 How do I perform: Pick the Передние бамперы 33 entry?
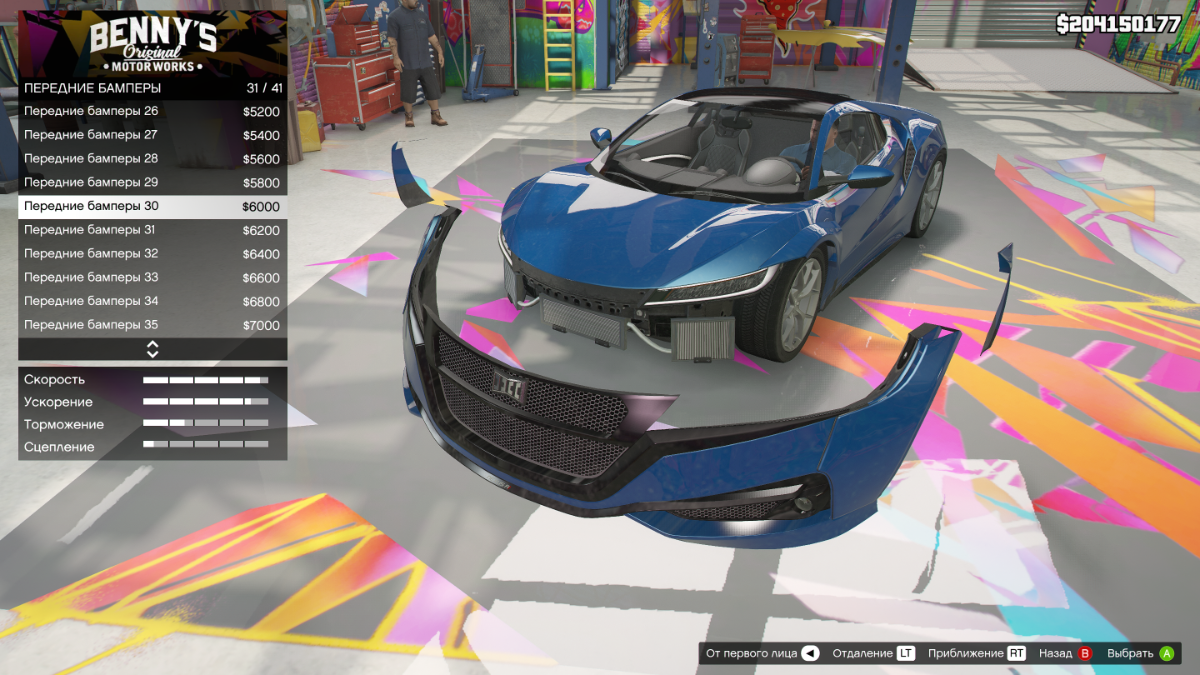152,278
